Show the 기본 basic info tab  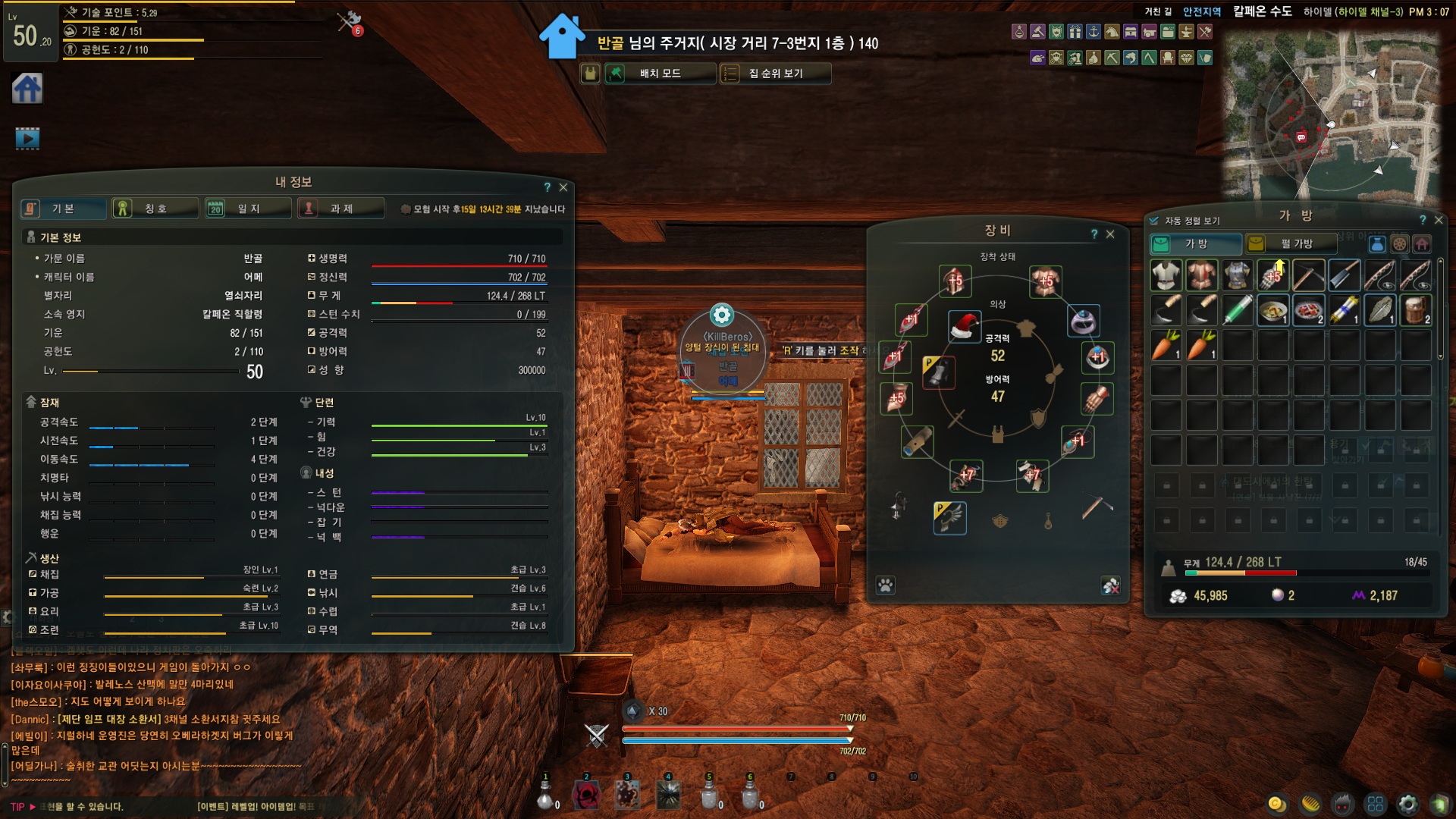coord(63,209)
